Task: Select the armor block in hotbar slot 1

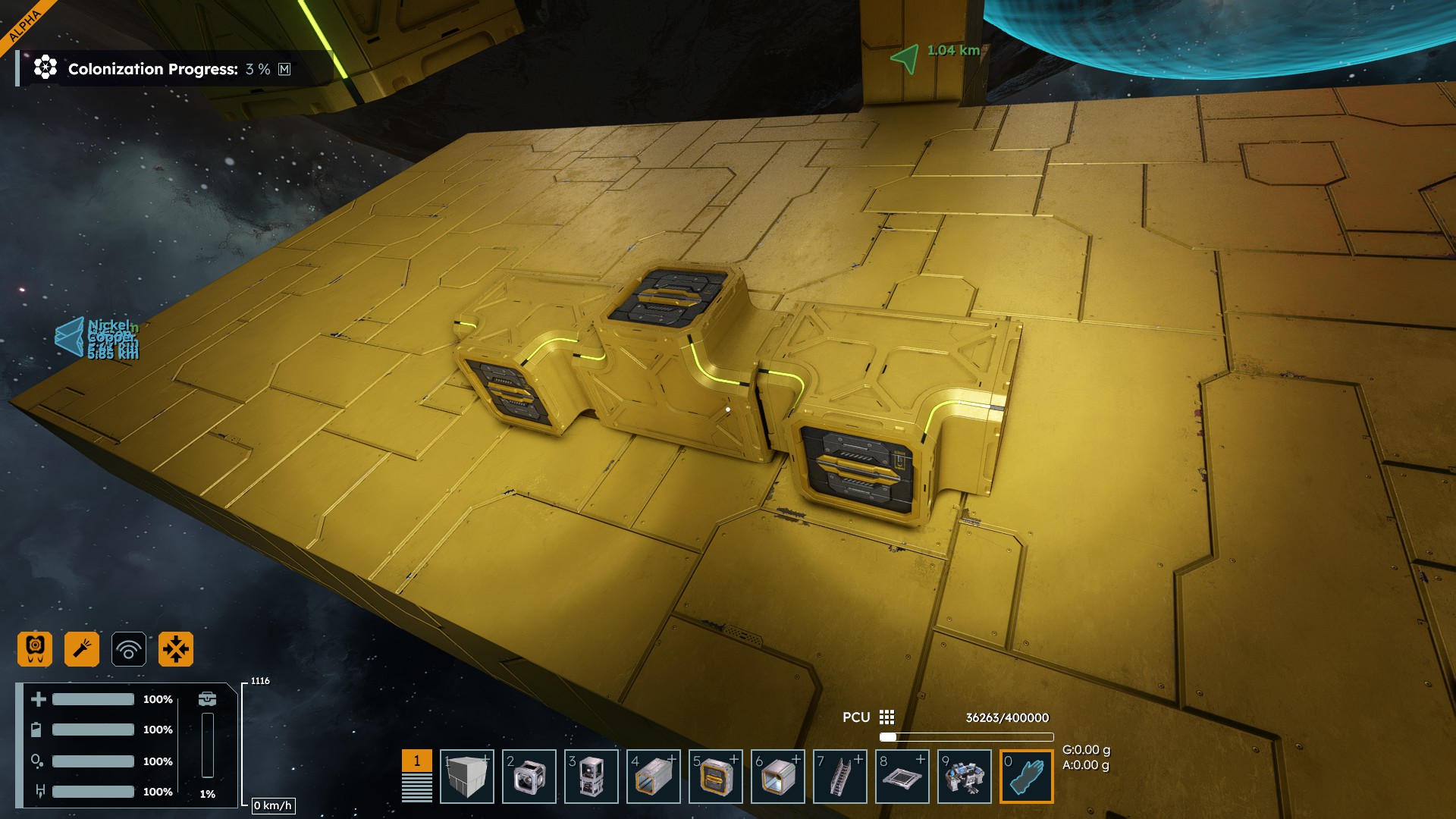Action: pyautogui.click(x=466, y=777)
